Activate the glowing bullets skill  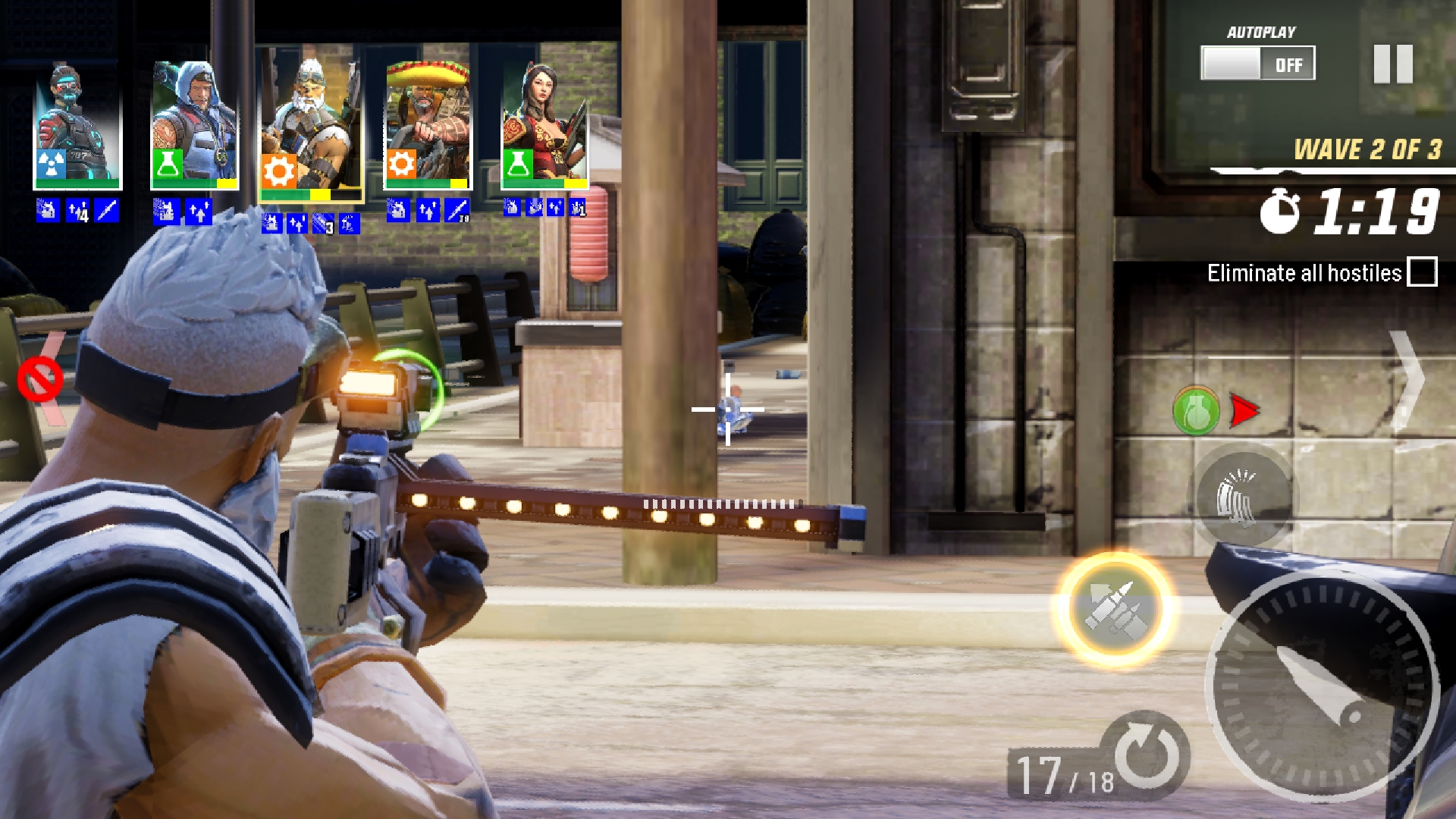(x=1113, y=609)
